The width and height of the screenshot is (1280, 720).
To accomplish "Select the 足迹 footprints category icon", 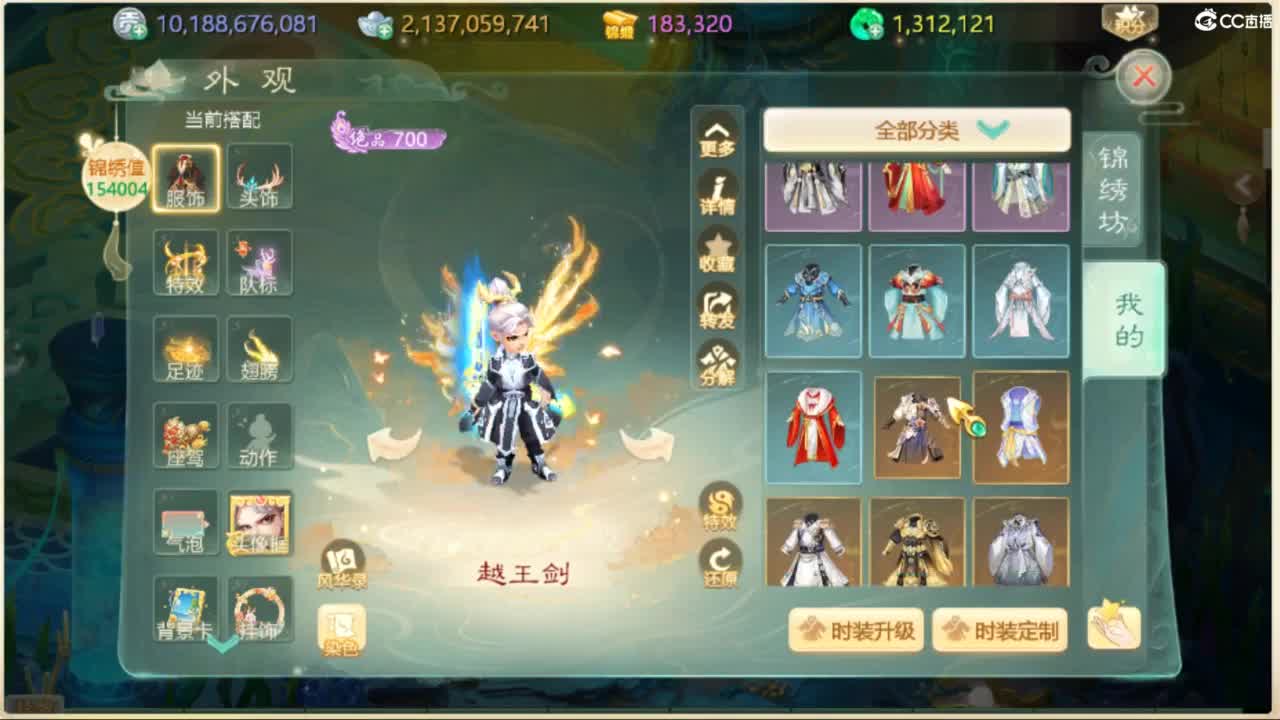I will tap(186, 350).
